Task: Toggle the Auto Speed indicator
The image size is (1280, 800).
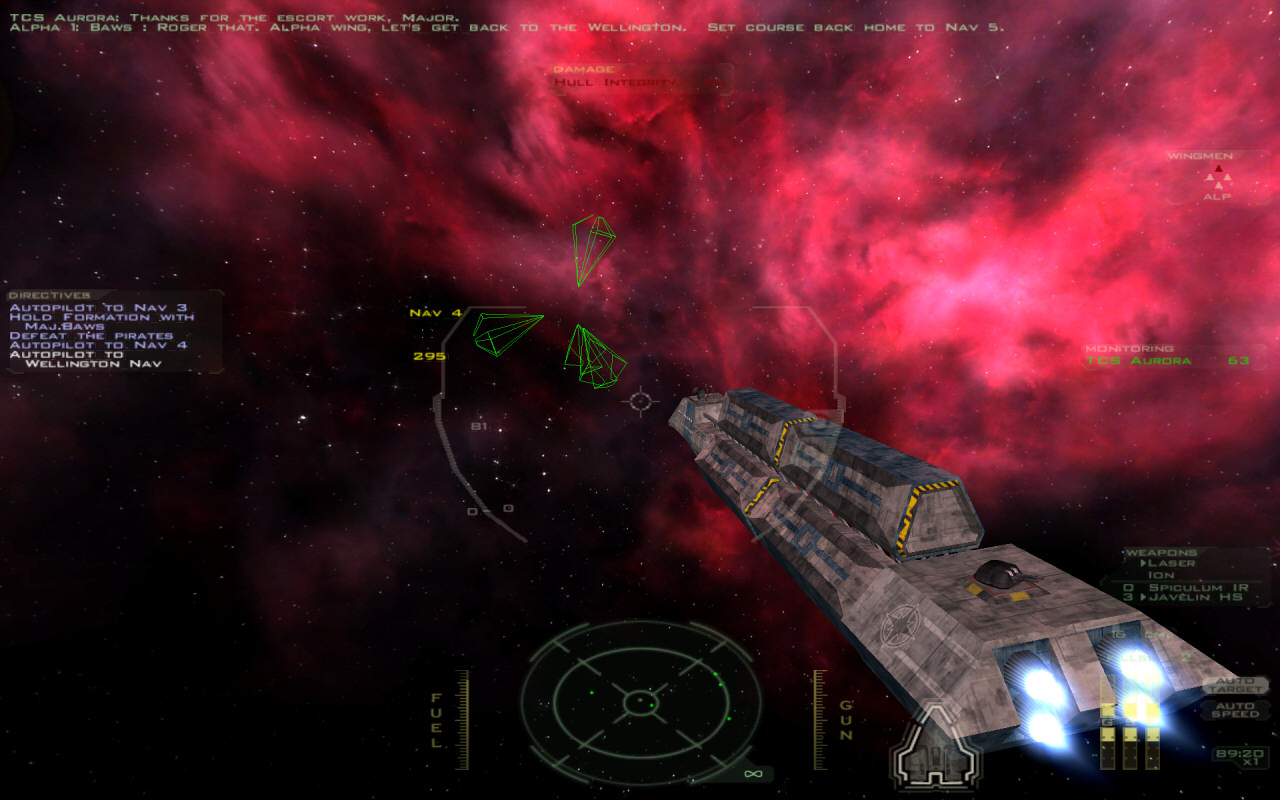Action: point(1234,710)
